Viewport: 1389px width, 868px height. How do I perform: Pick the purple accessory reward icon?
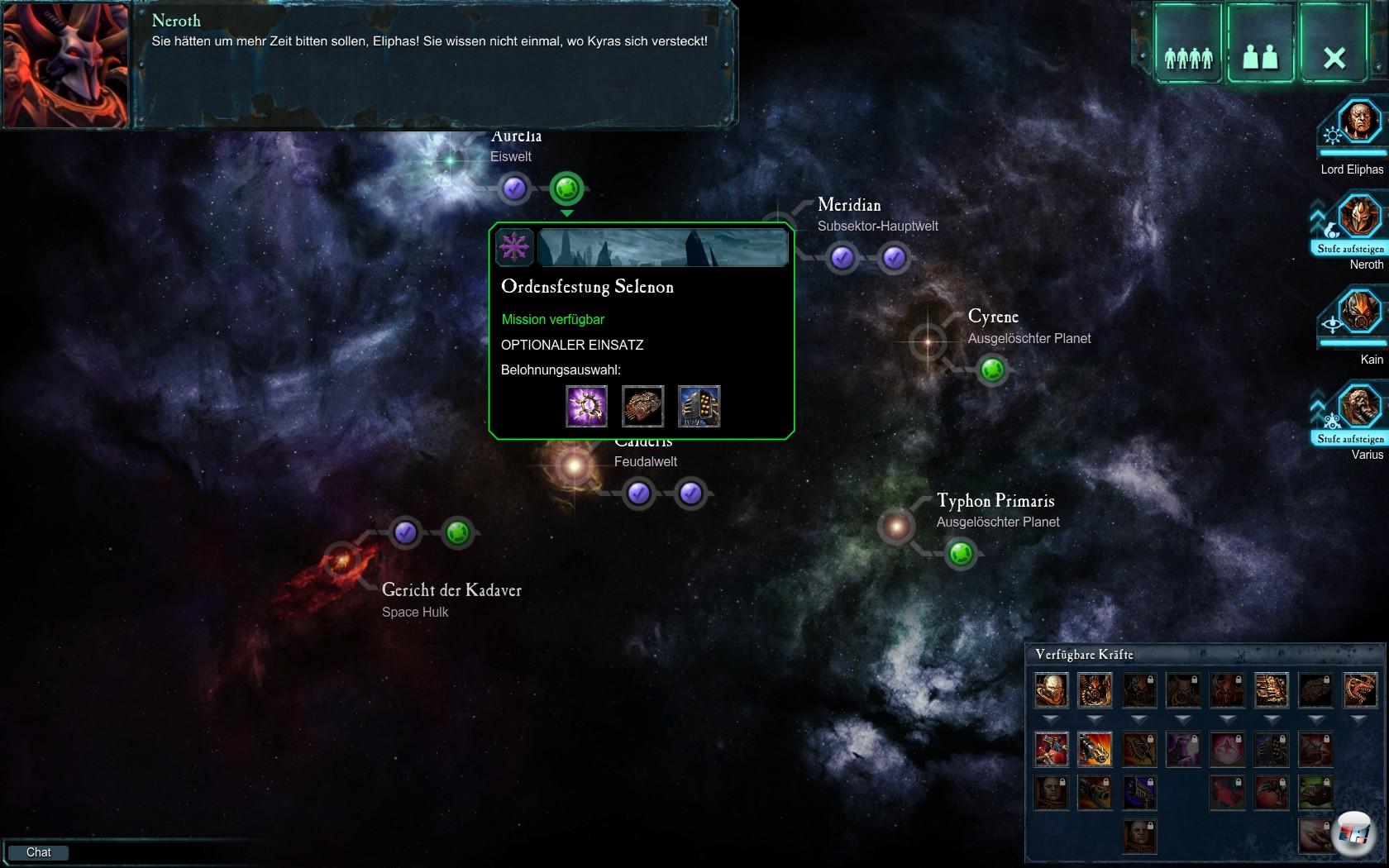coord(586,406)
